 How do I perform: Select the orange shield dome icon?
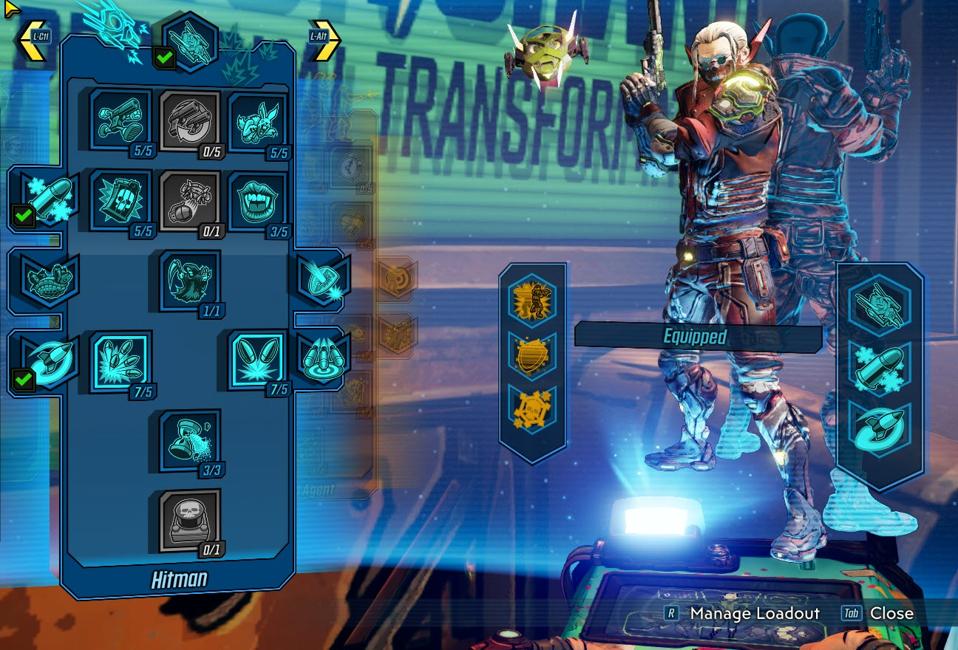click(x=532, y=353)
